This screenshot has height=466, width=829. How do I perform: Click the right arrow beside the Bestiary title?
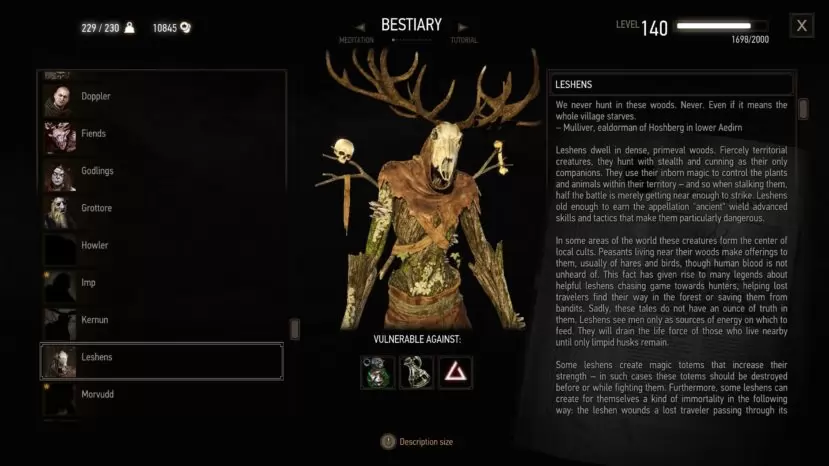[462, 27]
